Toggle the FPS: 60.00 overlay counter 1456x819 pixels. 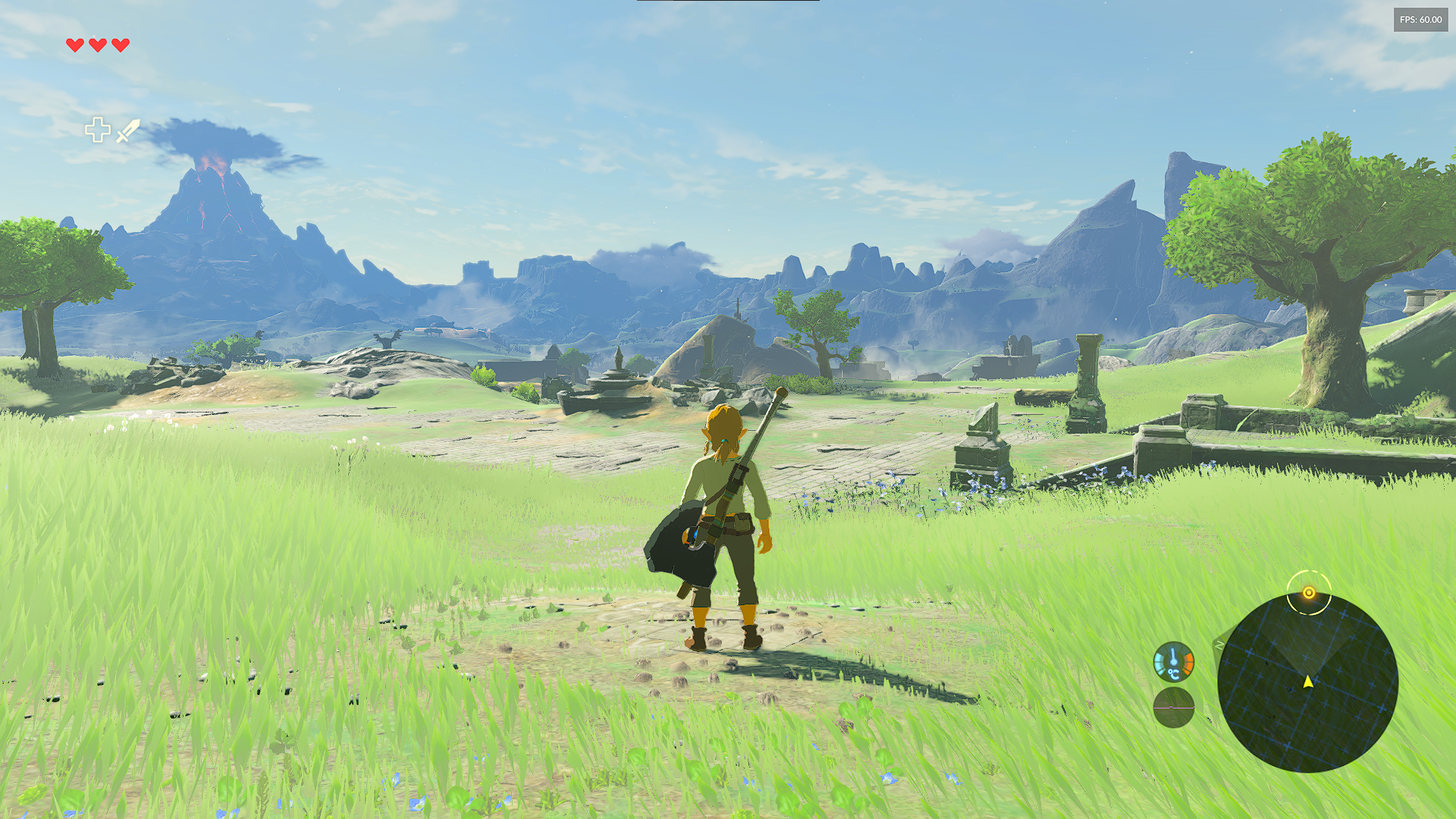[1422, 21]
